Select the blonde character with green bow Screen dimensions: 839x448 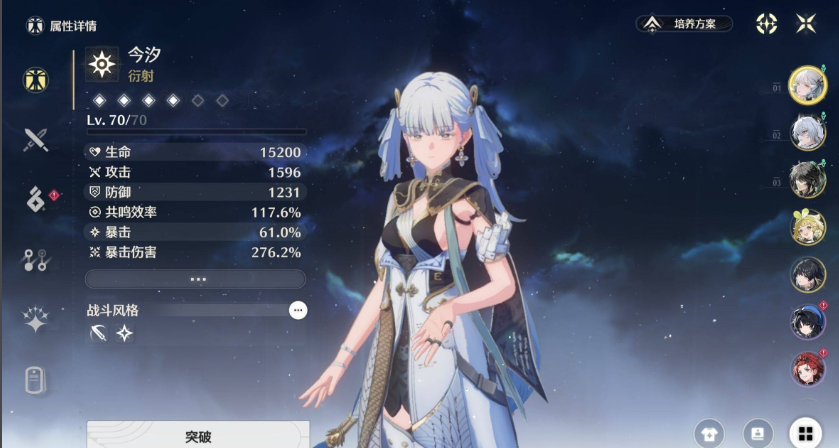(806, 227)
